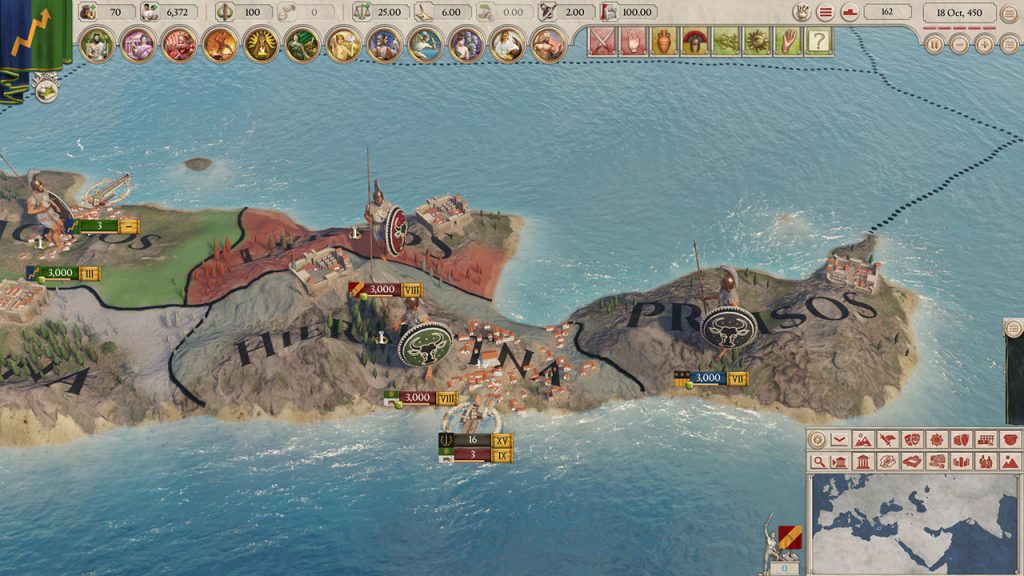Select the theater masks map mode

coord(912,439)
